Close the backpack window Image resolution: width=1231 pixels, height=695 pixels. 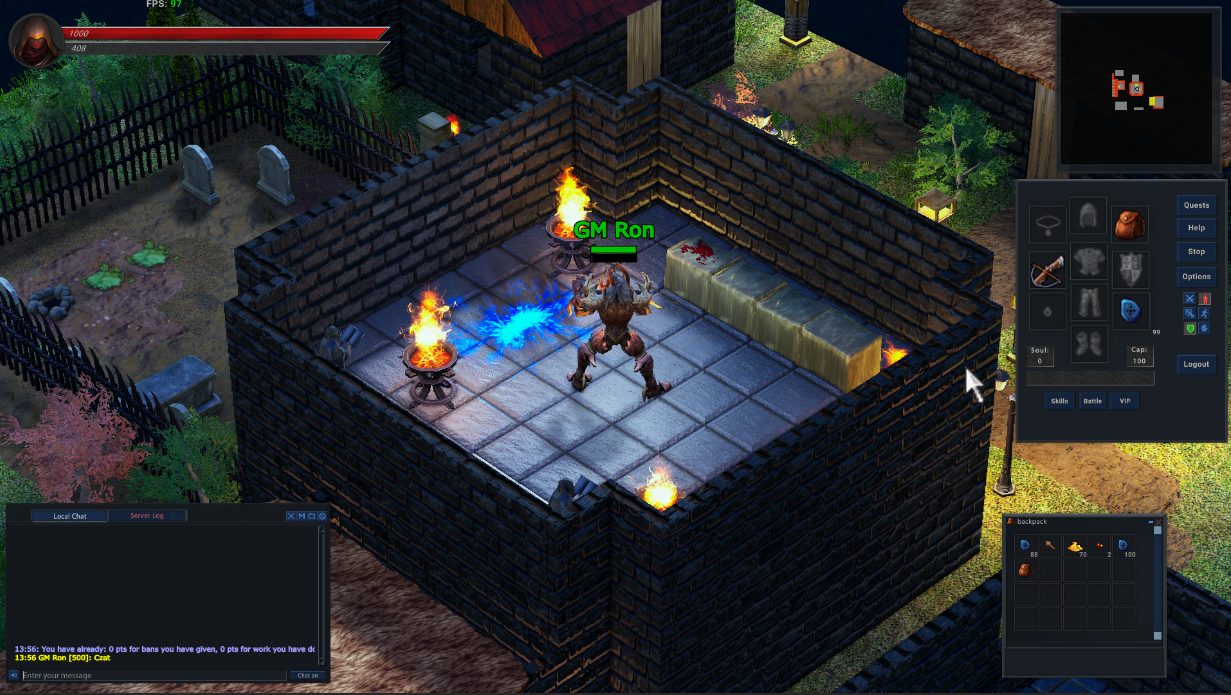[1159, 522]
